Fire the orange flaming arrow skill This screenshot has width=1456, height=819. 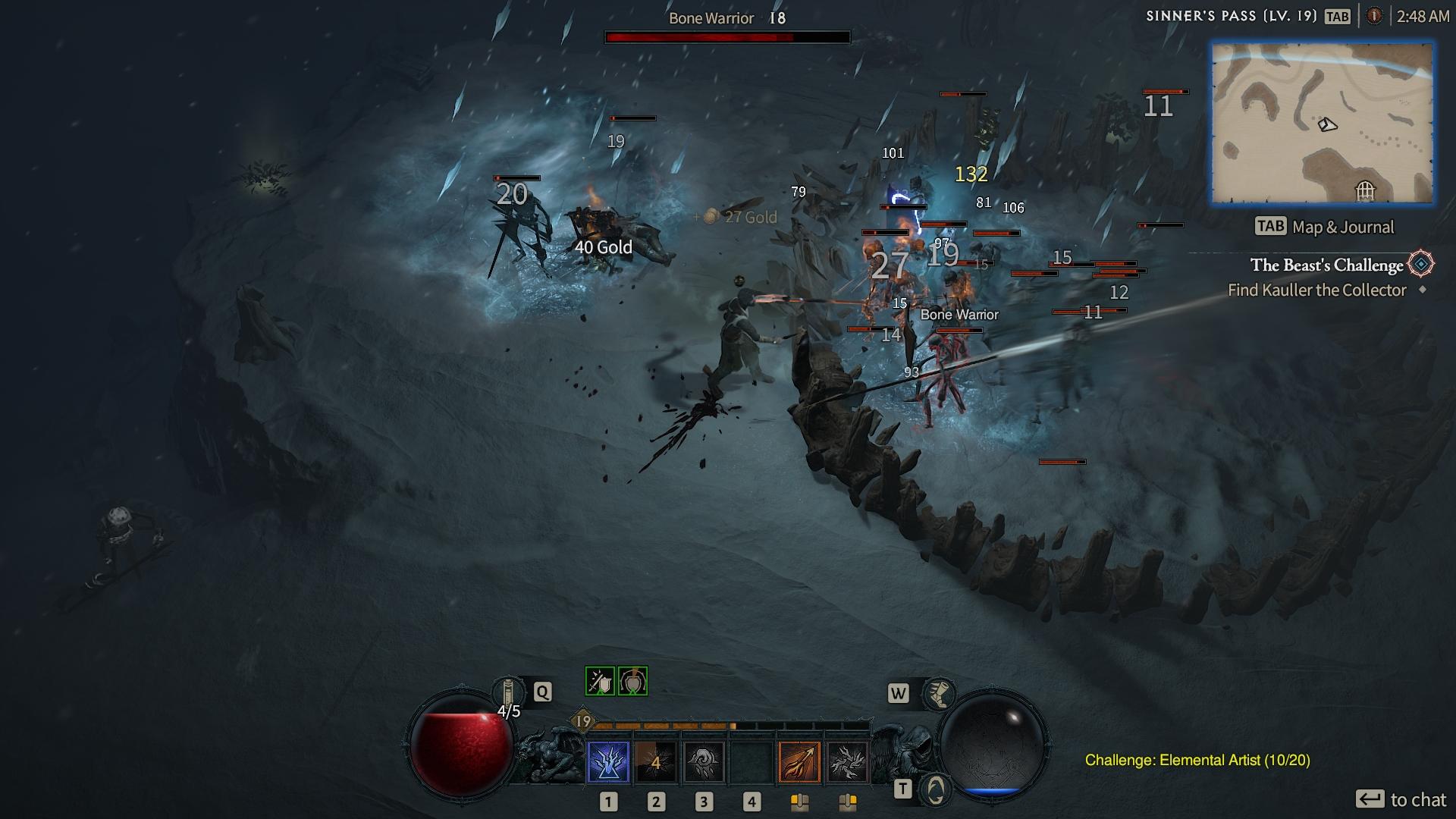click(x=799, y=761)
